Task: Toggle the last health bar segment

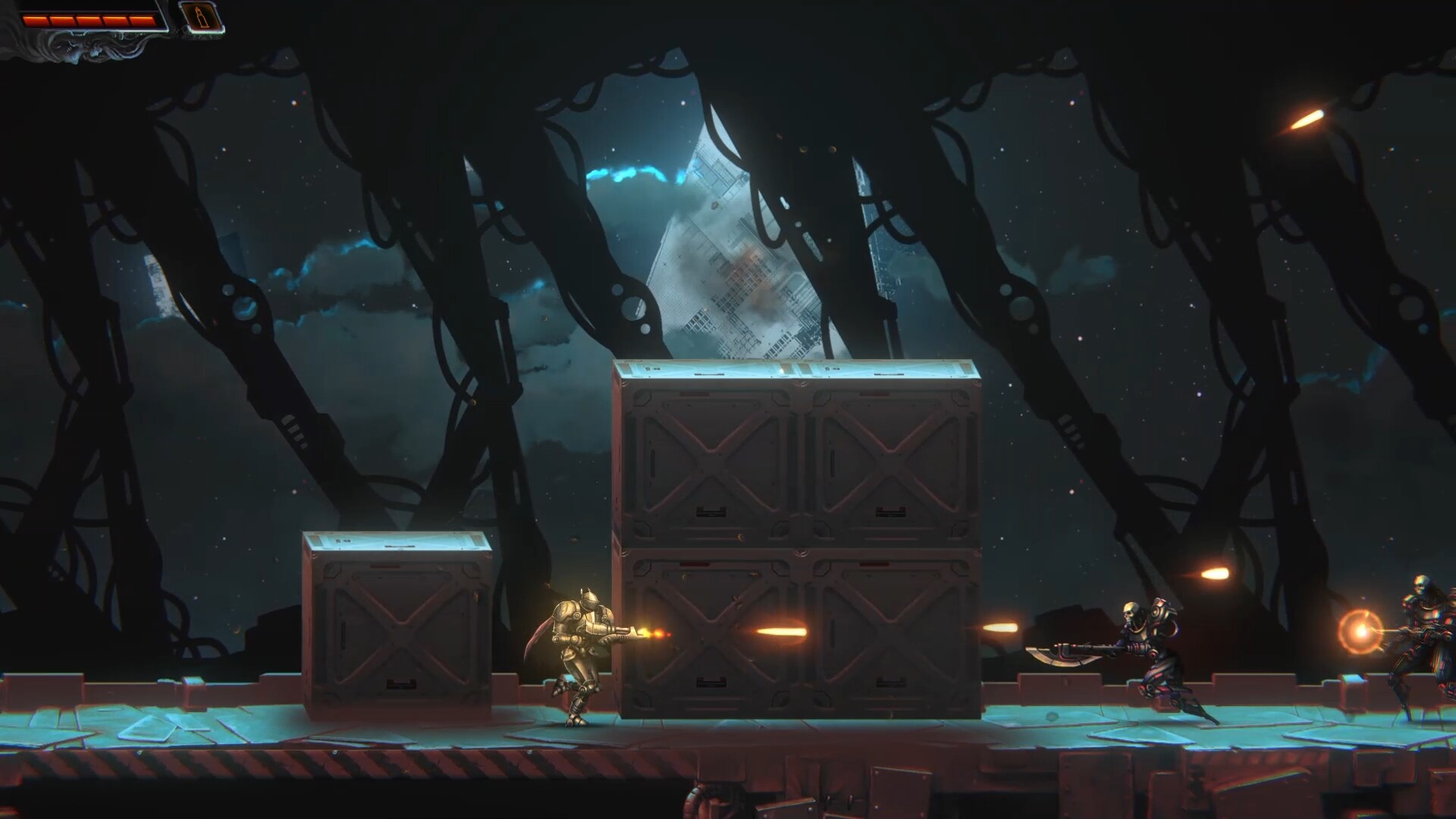Action: 142,20
